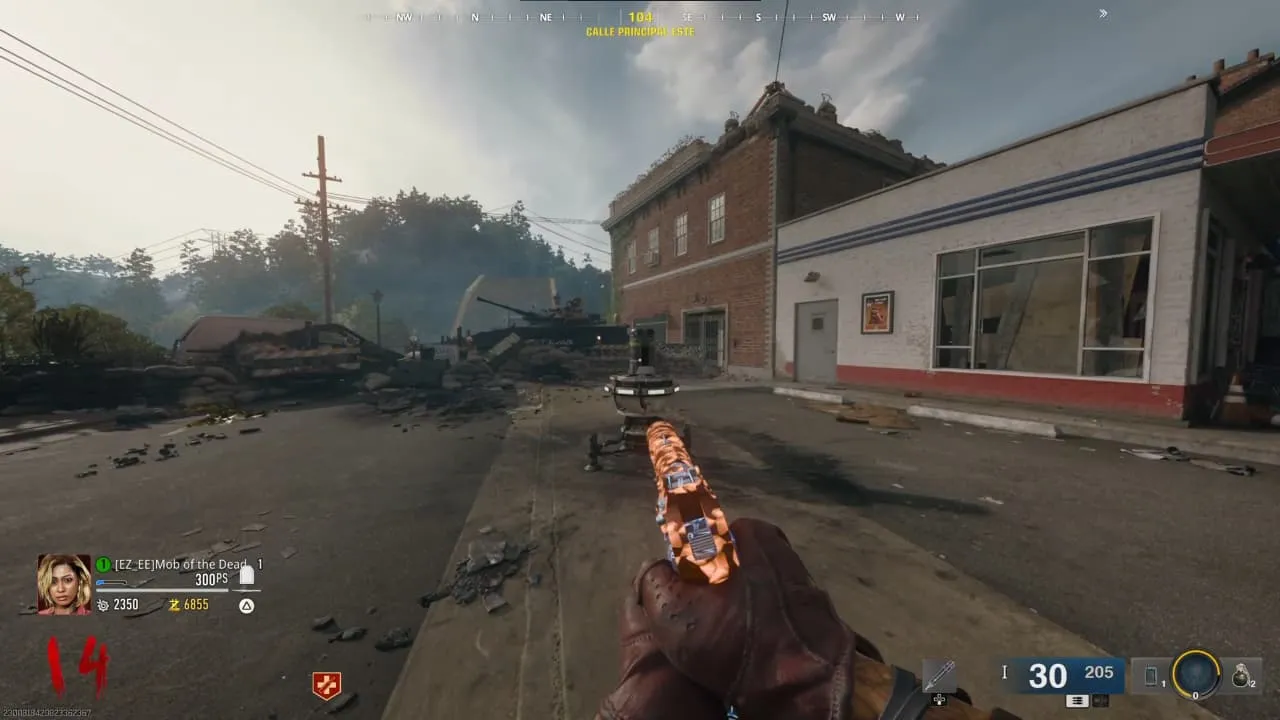This screenshot has height=720, width=1280.
Task: Click the self-revive kit icon
Action: pyautogui.click(x=247, y=574)
